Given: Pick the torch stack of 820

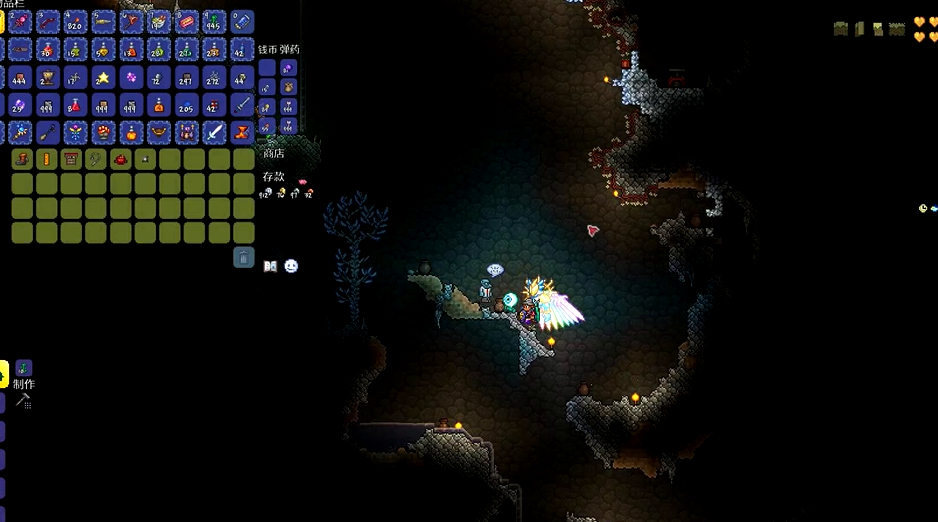Looking at the screenshot, I should tap(75, 21).
